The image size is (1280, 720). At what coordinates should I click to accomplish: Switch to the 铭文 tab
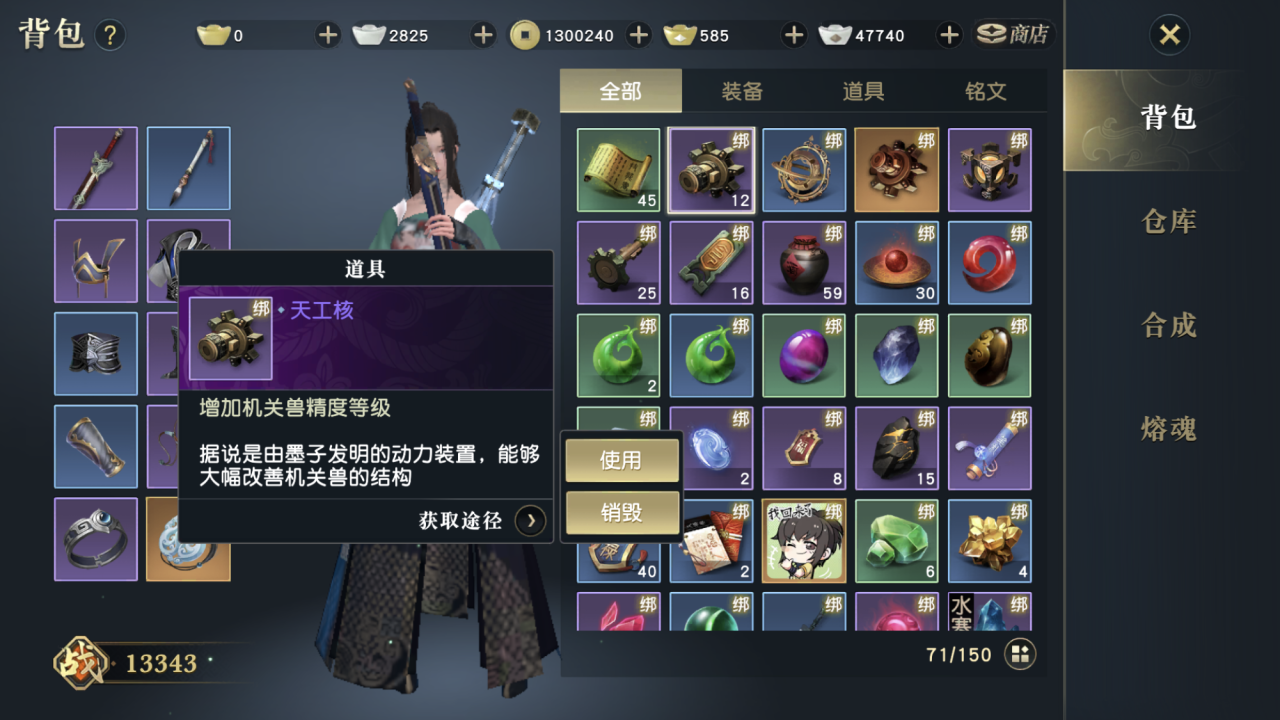click(x=985, y=90)
